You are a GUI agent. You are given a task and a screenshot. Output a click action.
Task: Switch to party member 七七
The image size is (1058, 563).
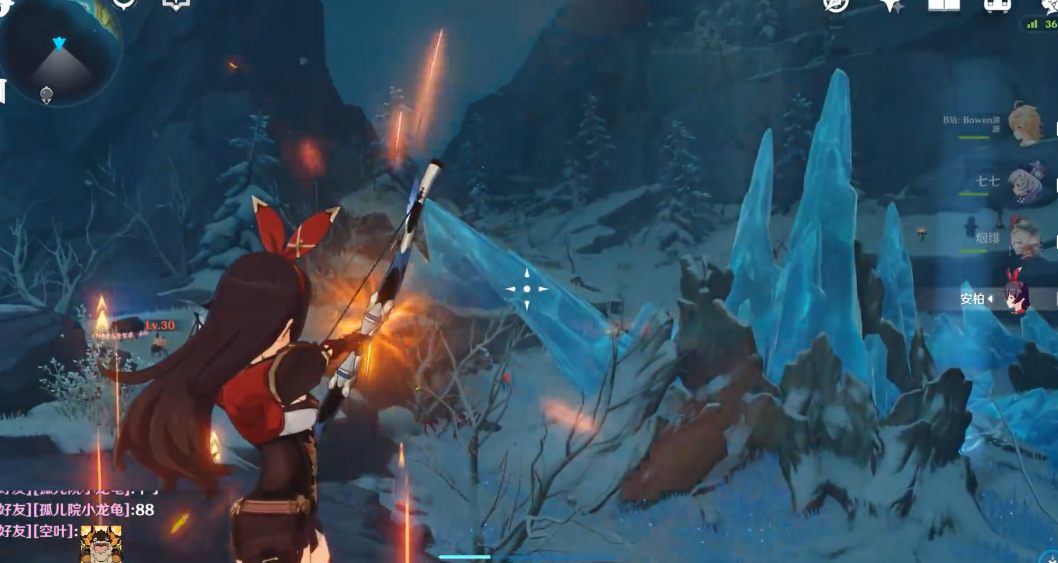pos(1023,183)
